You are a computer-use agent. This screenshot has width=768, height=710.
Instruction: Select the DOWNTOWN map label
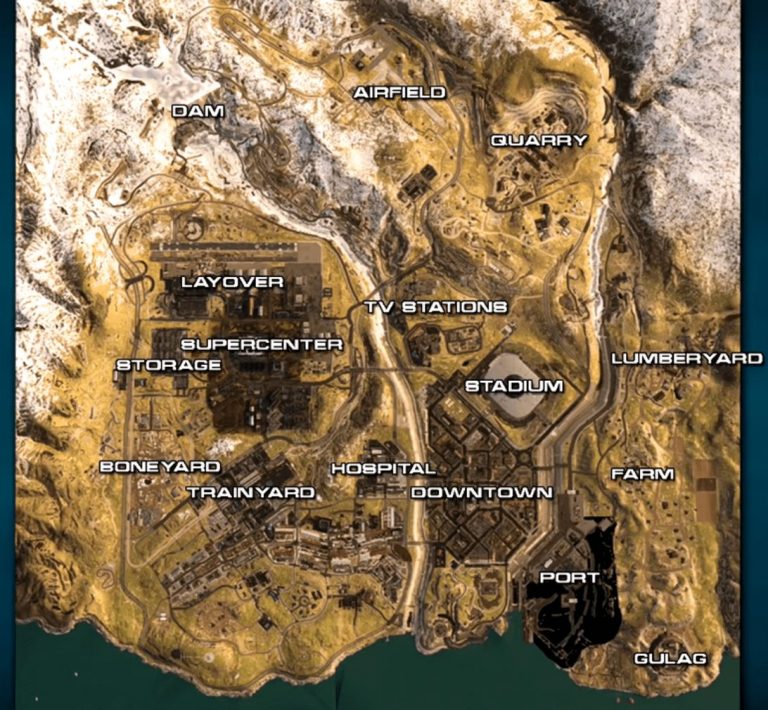click(481, 492)
